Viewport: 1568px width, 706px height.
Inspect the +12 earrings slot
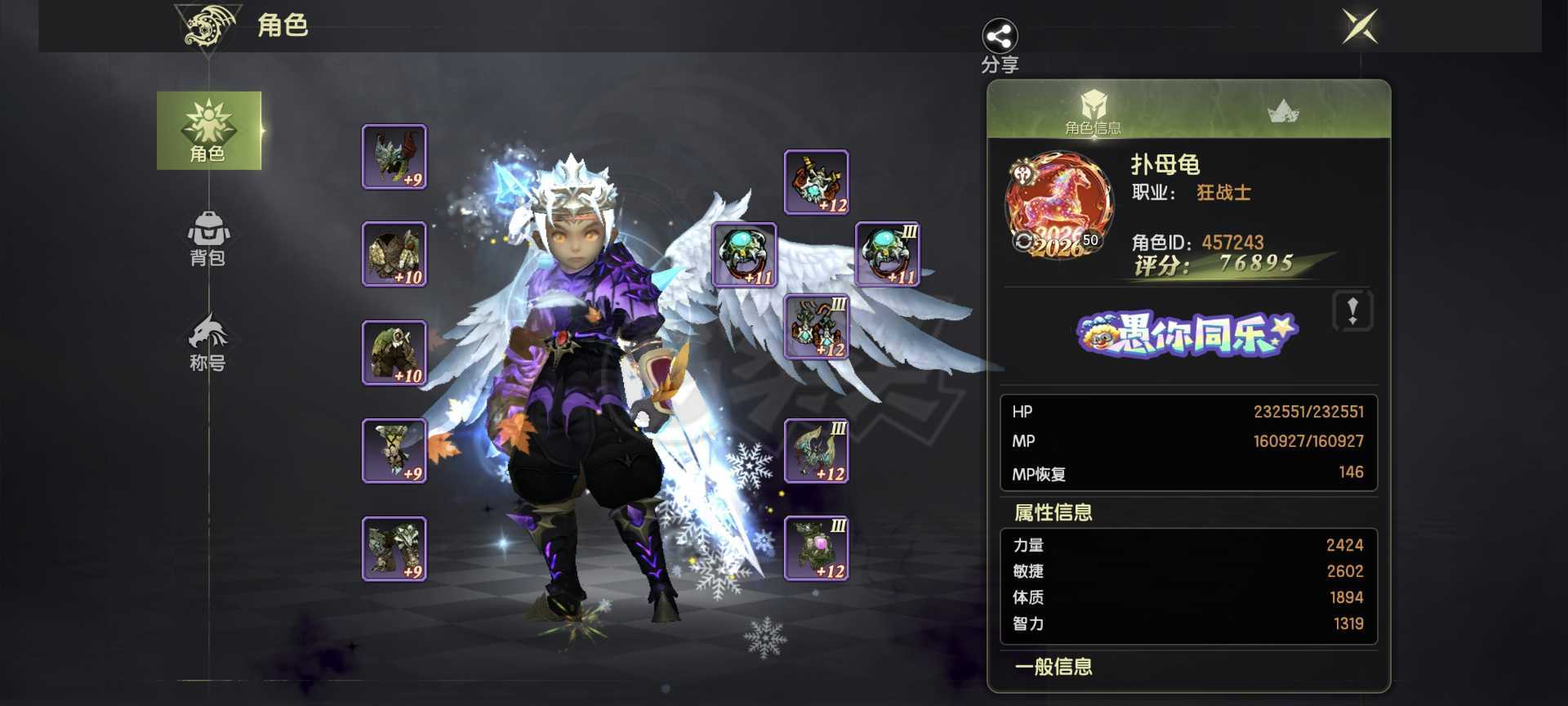click(x=816, y=327)
